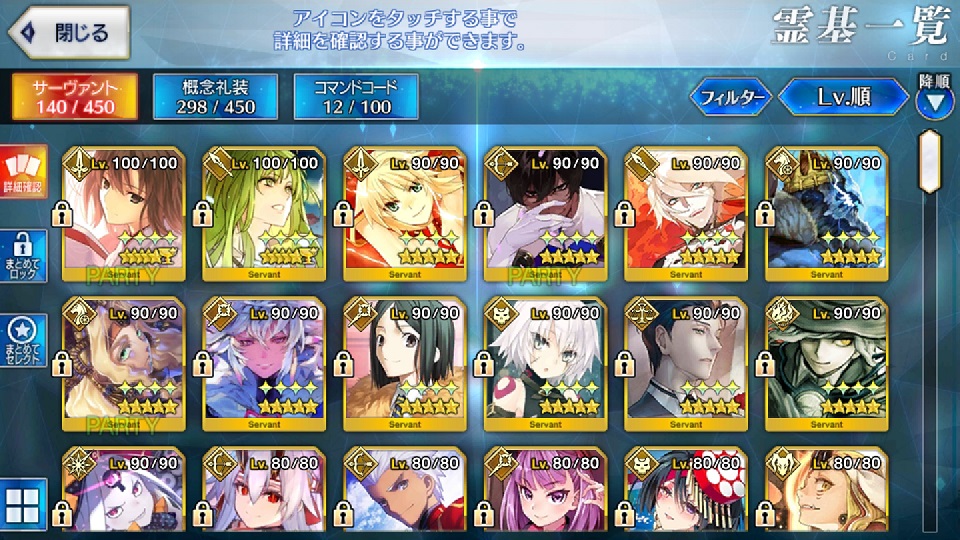Screen dimensions: 960x540
Task: Tap the 詳細確認 card details button
Action: tap(21, 172)
